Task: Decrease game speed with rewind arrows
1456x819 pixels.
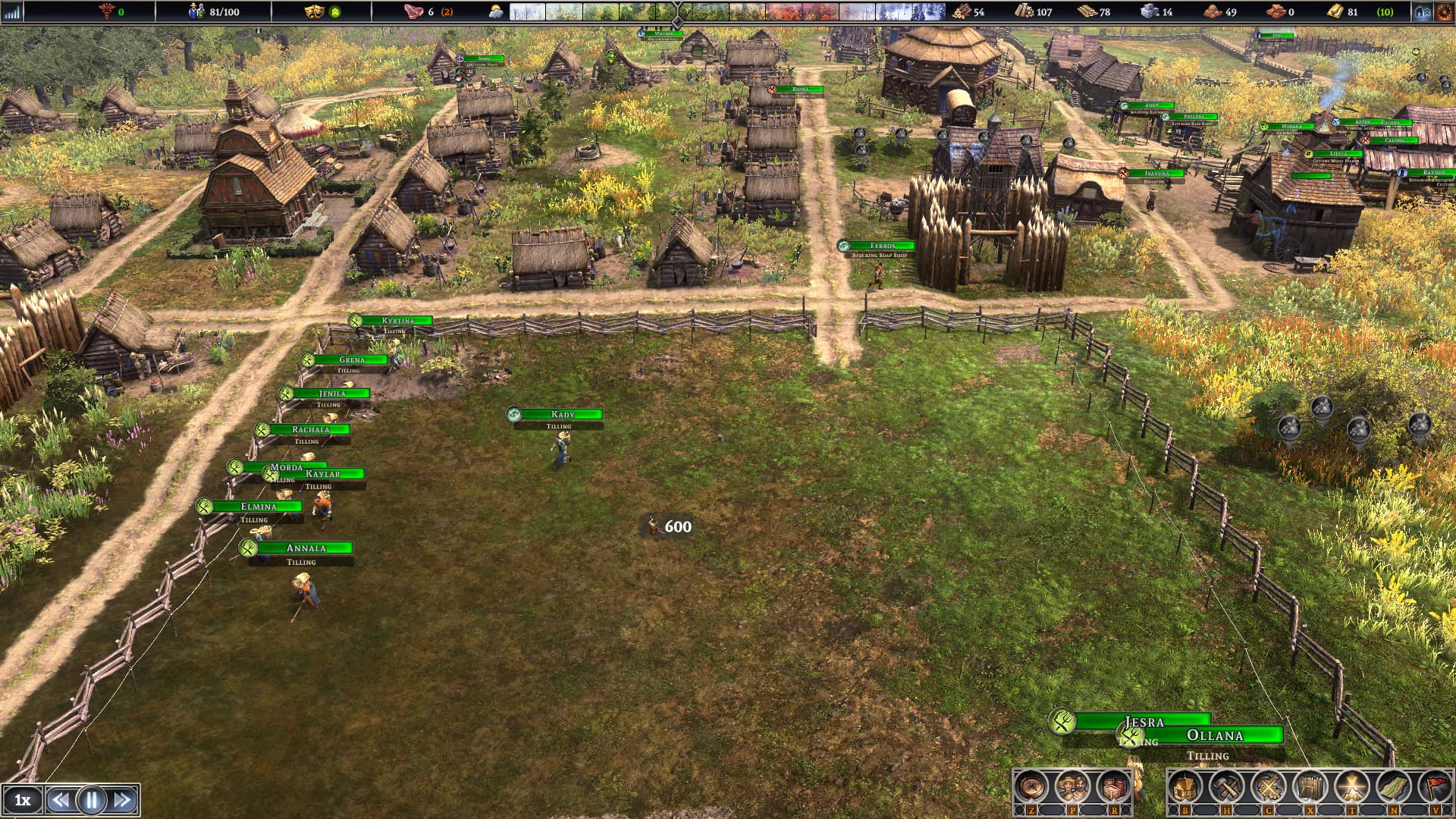Action: tap(60, 800)
